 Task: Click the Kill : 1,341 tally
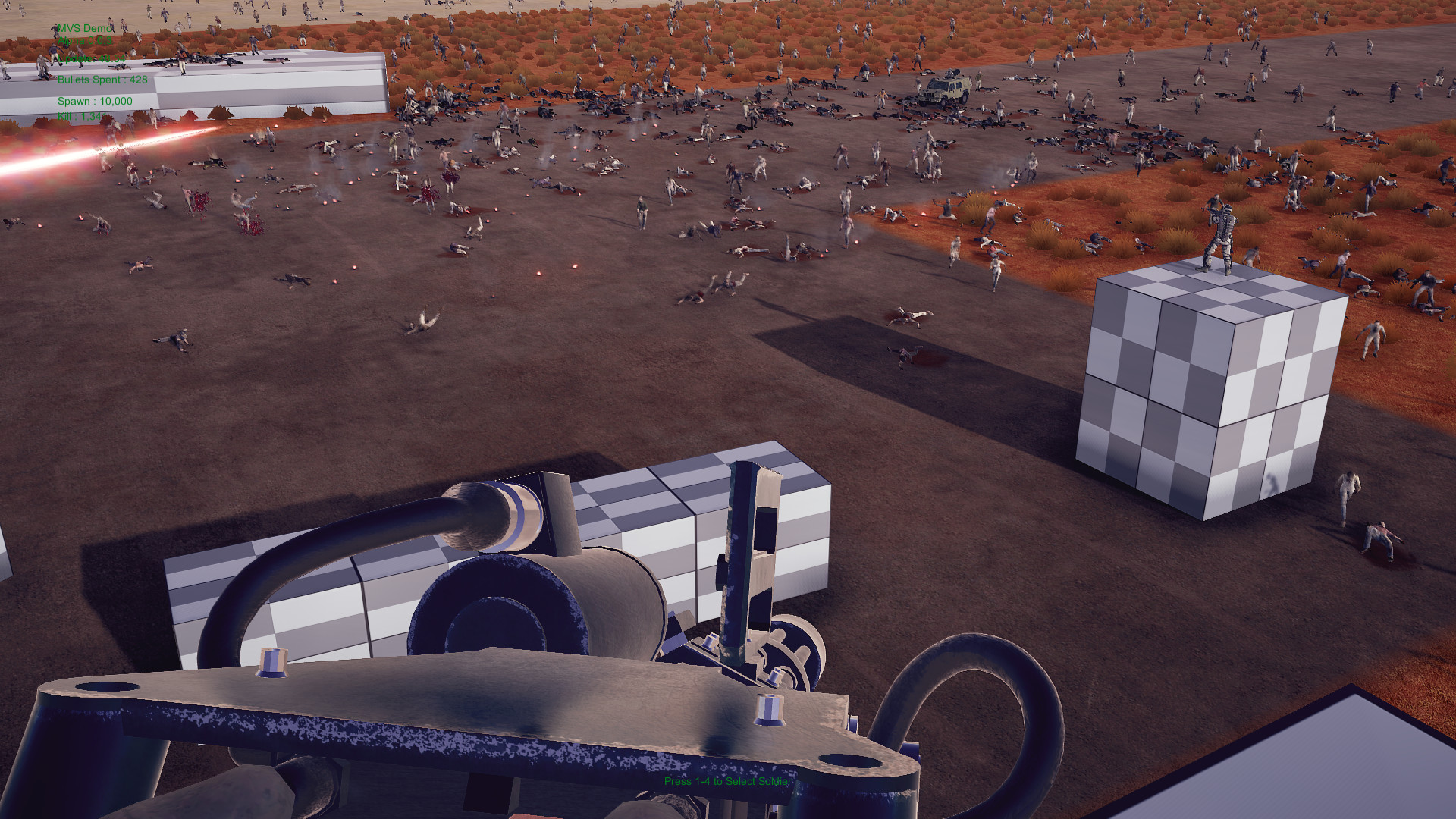(x=82, y=118)
